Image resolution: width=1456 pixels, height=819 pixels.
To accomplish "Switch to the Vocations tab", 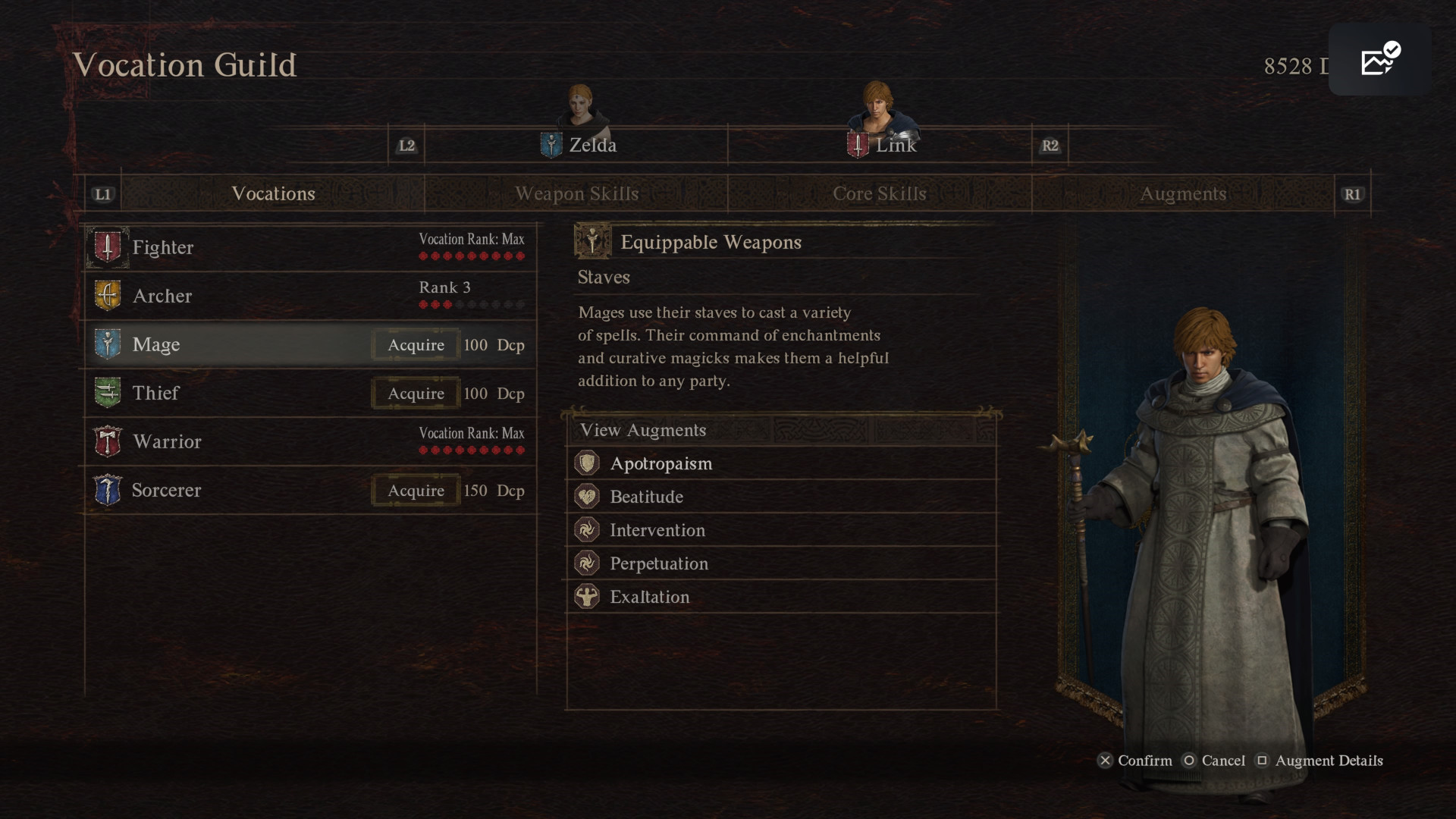I will tap(273, 194).
